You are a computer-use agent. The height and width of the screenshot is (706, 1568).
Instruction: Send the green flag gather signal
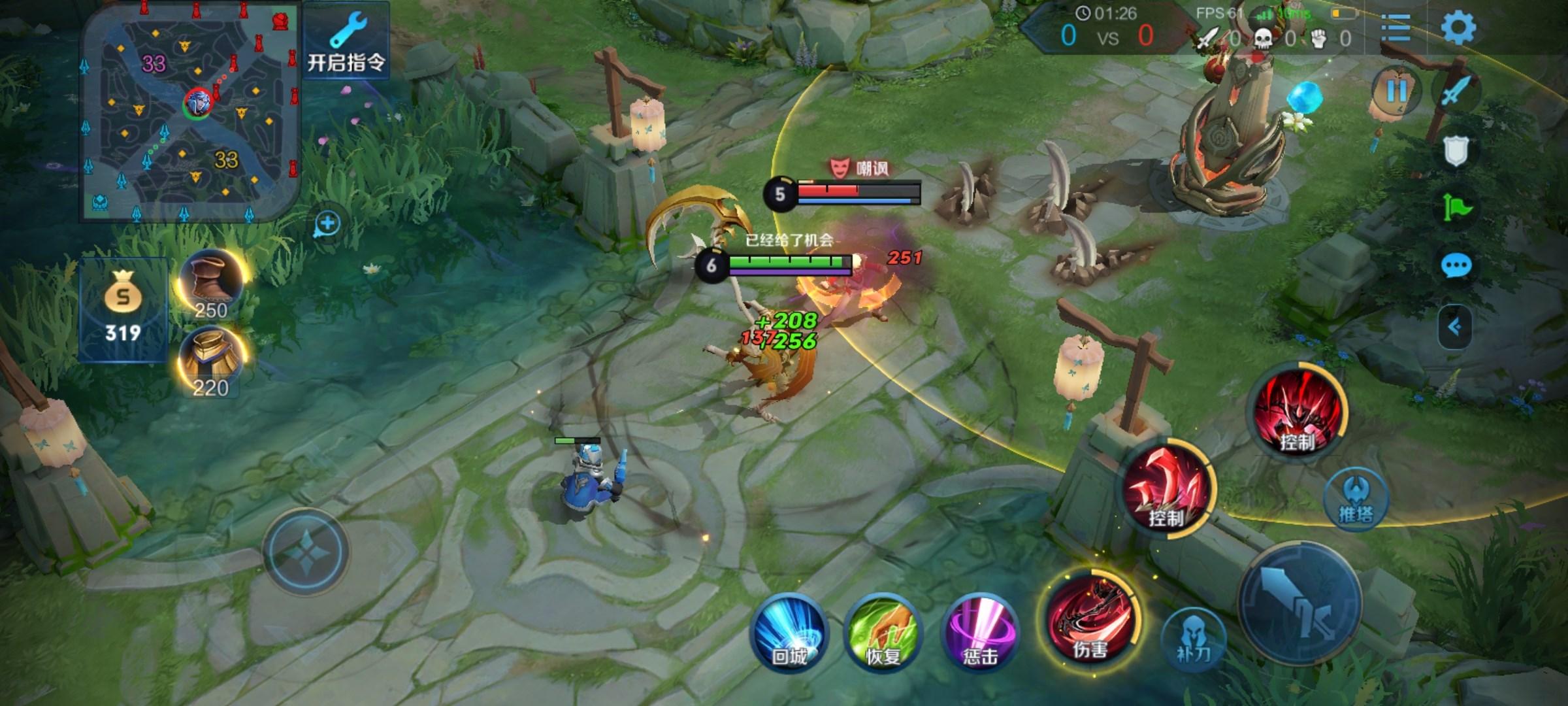1456,209
